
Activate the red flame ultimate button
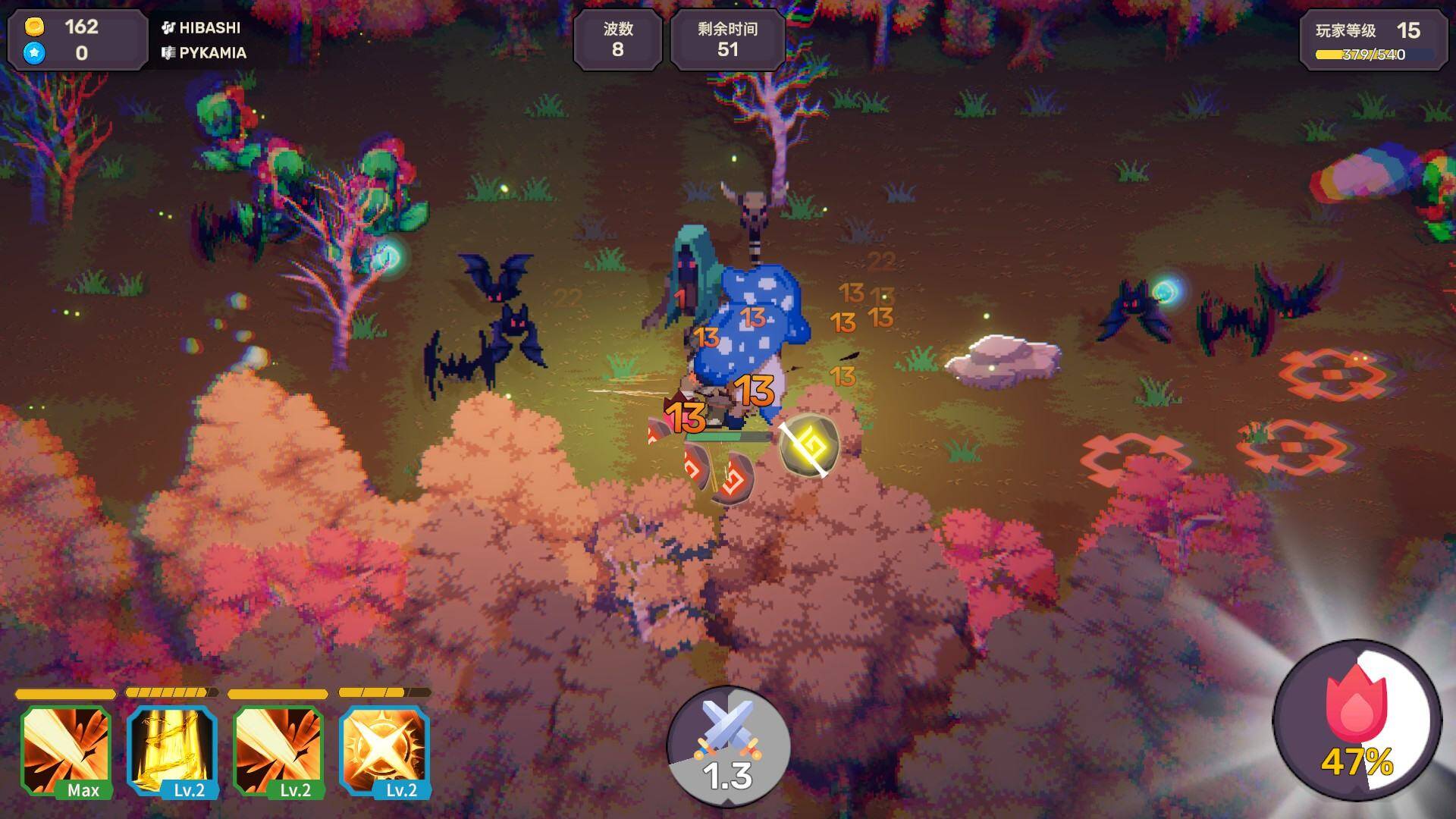click(x=1357, y=720)
